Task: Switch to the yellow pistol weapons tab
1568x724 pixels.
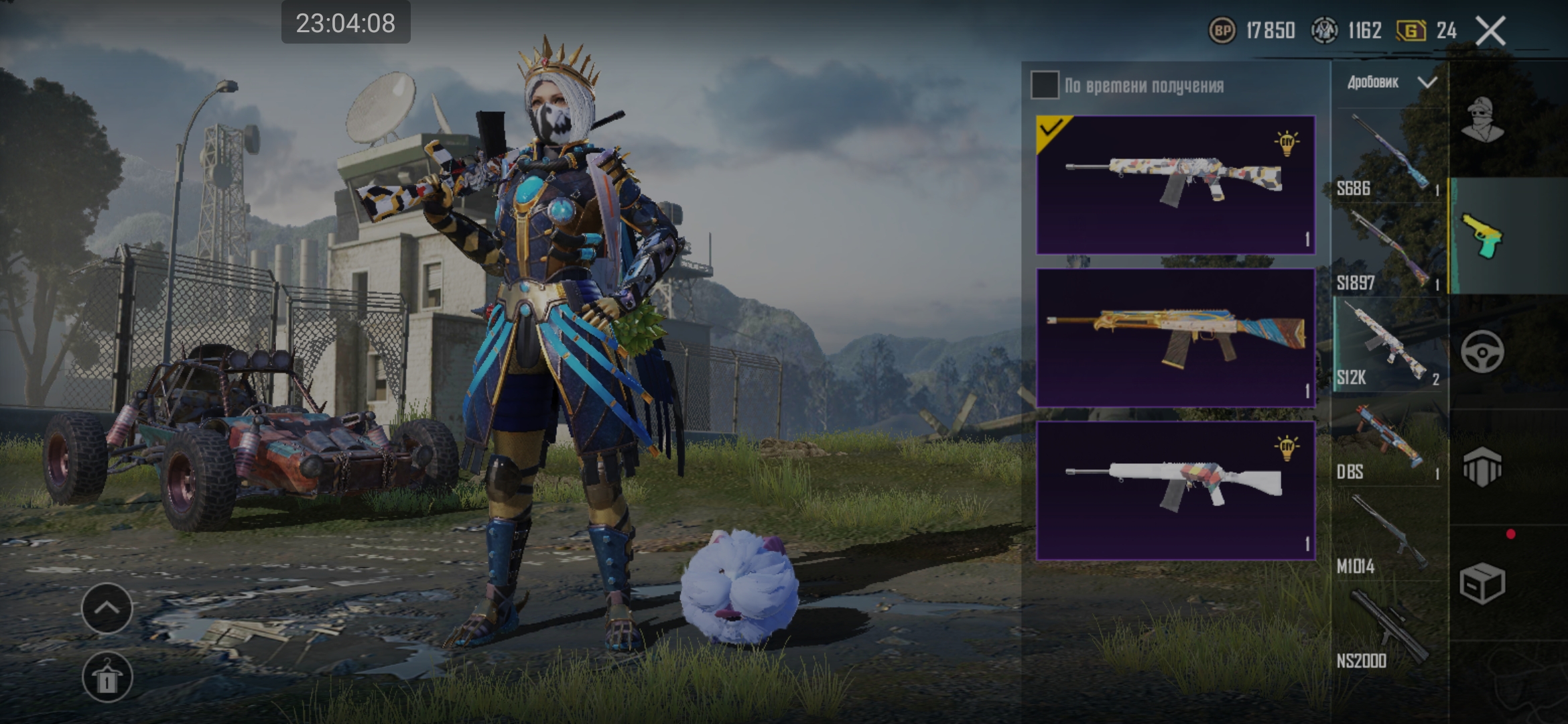Action: (1482, 236)
